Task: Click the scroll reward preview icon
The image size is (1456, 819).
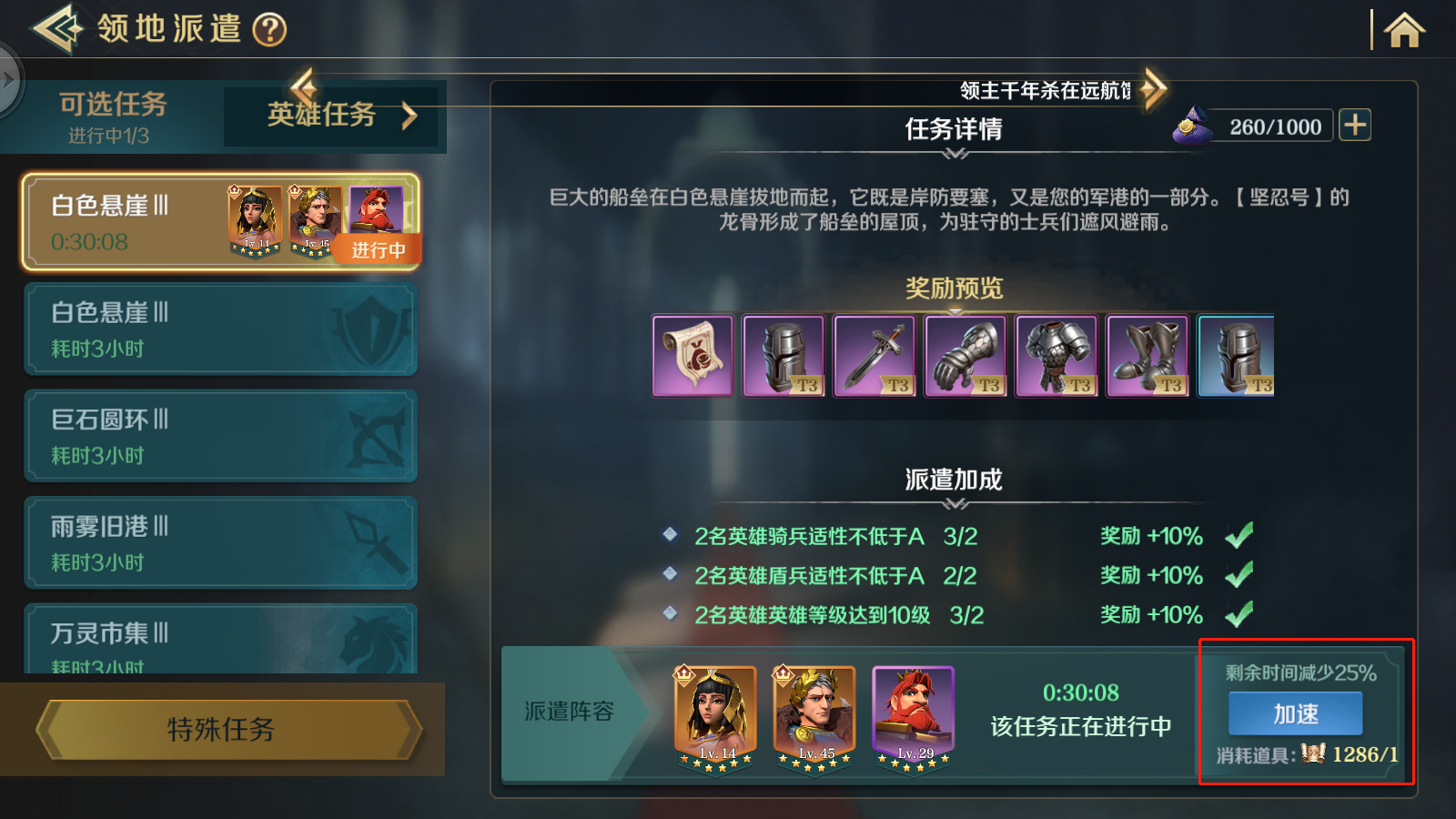Action: pyautogui.click(x=692, y=355)
